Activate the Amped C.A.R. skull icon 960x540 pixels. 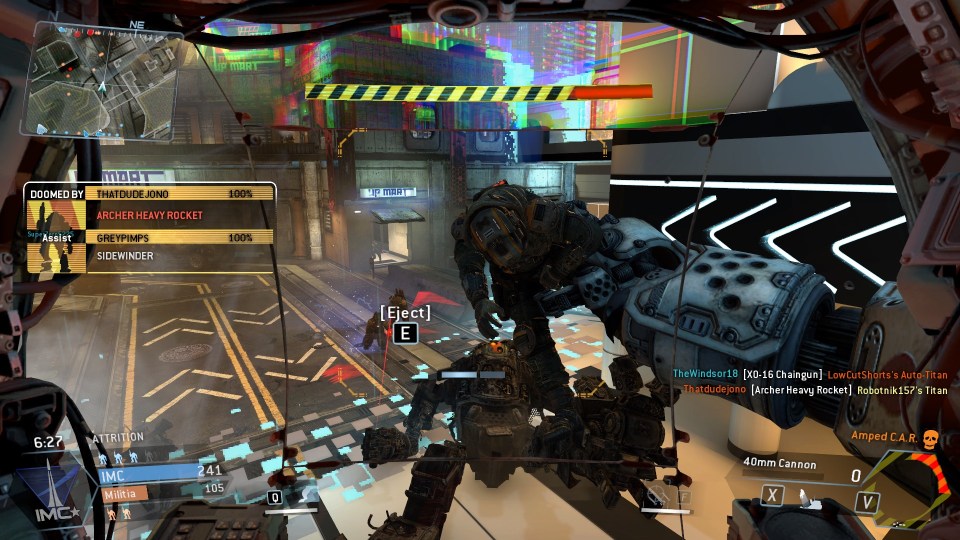pos(928,438)
